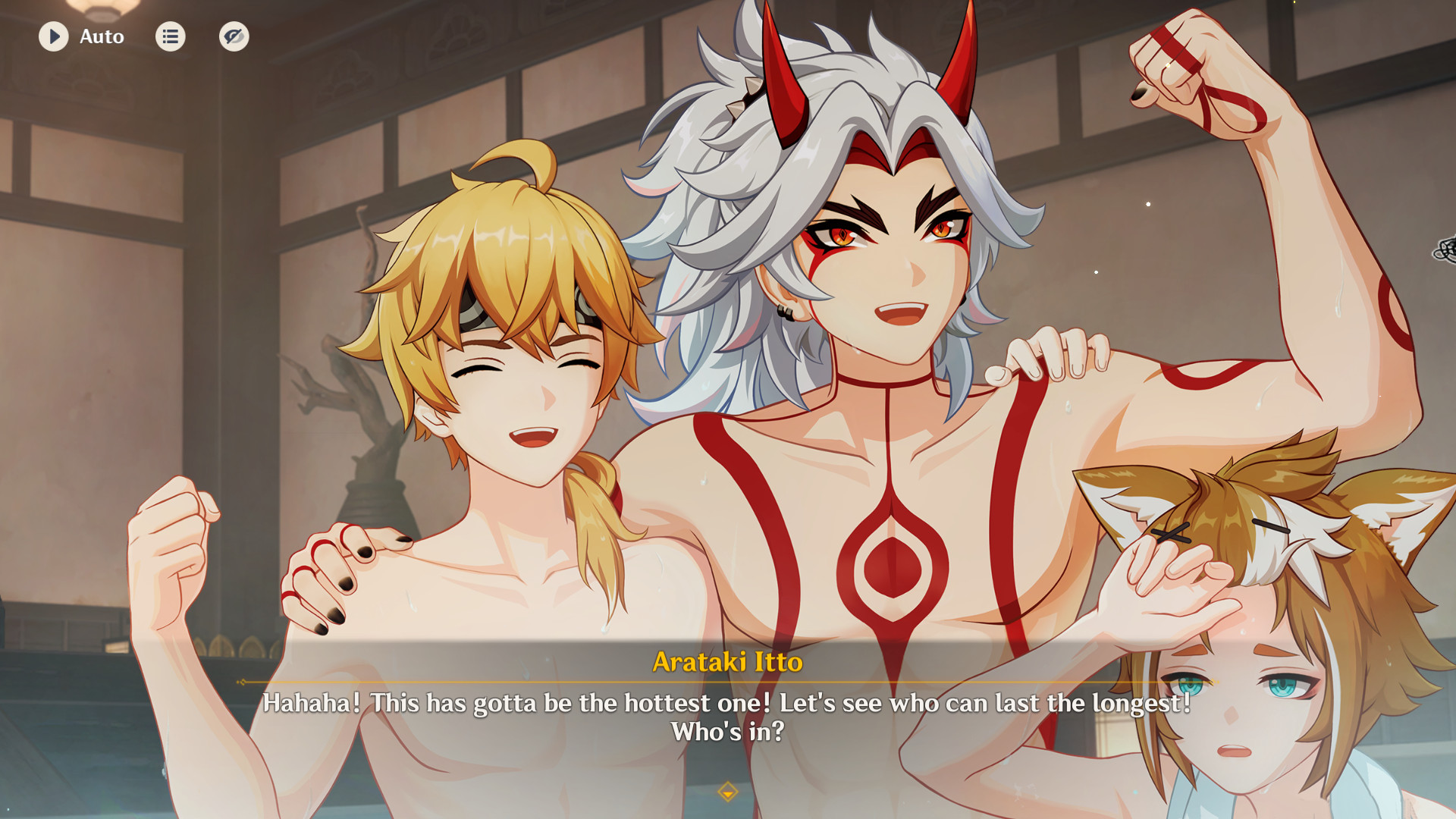Hide the dialogue interface

click(x=234, y=36)
